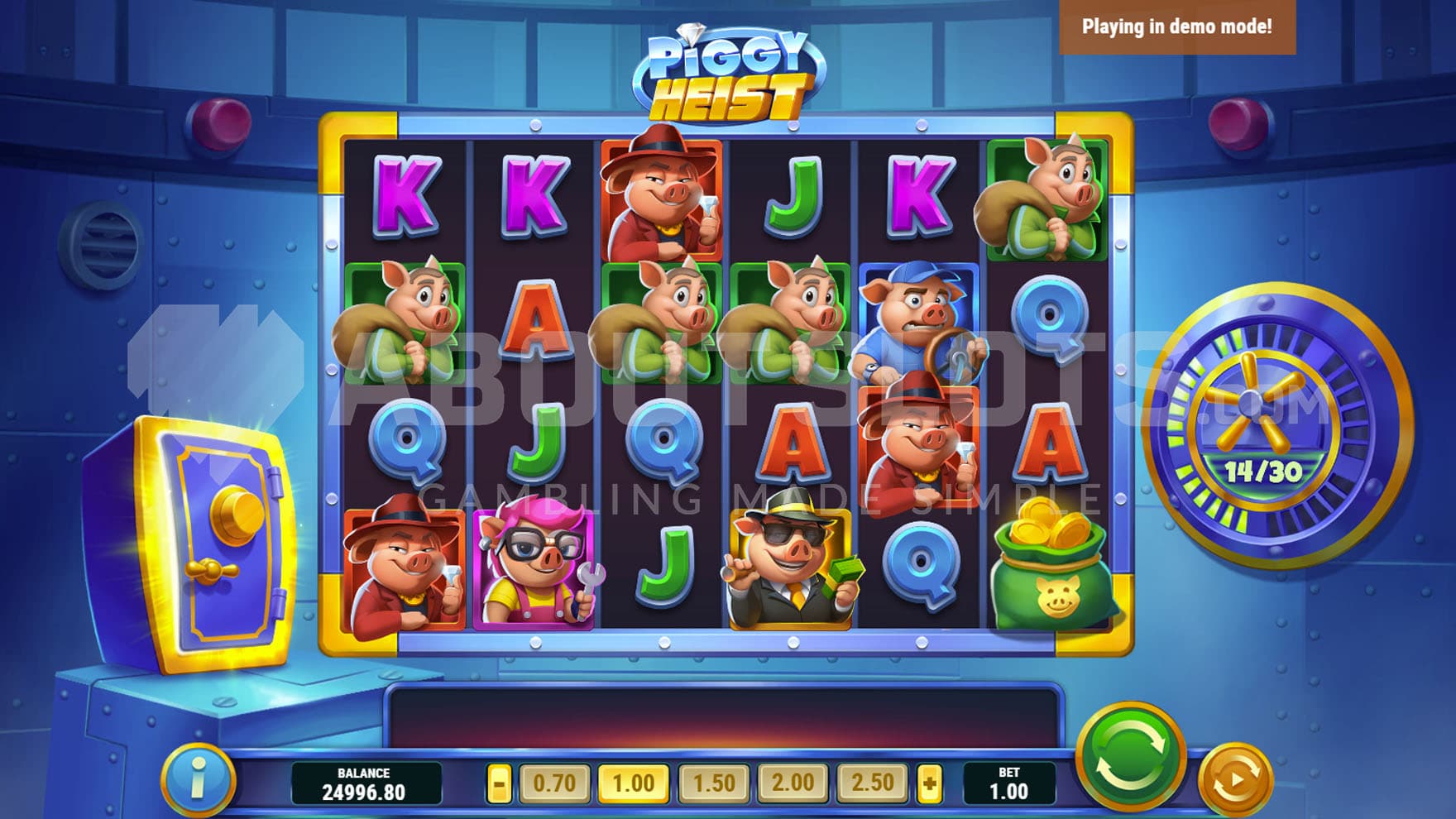Select the 2.50 bet amount
Viewport: 1456px width, 819px height.
pyautogui.click(x=872, y=782)
